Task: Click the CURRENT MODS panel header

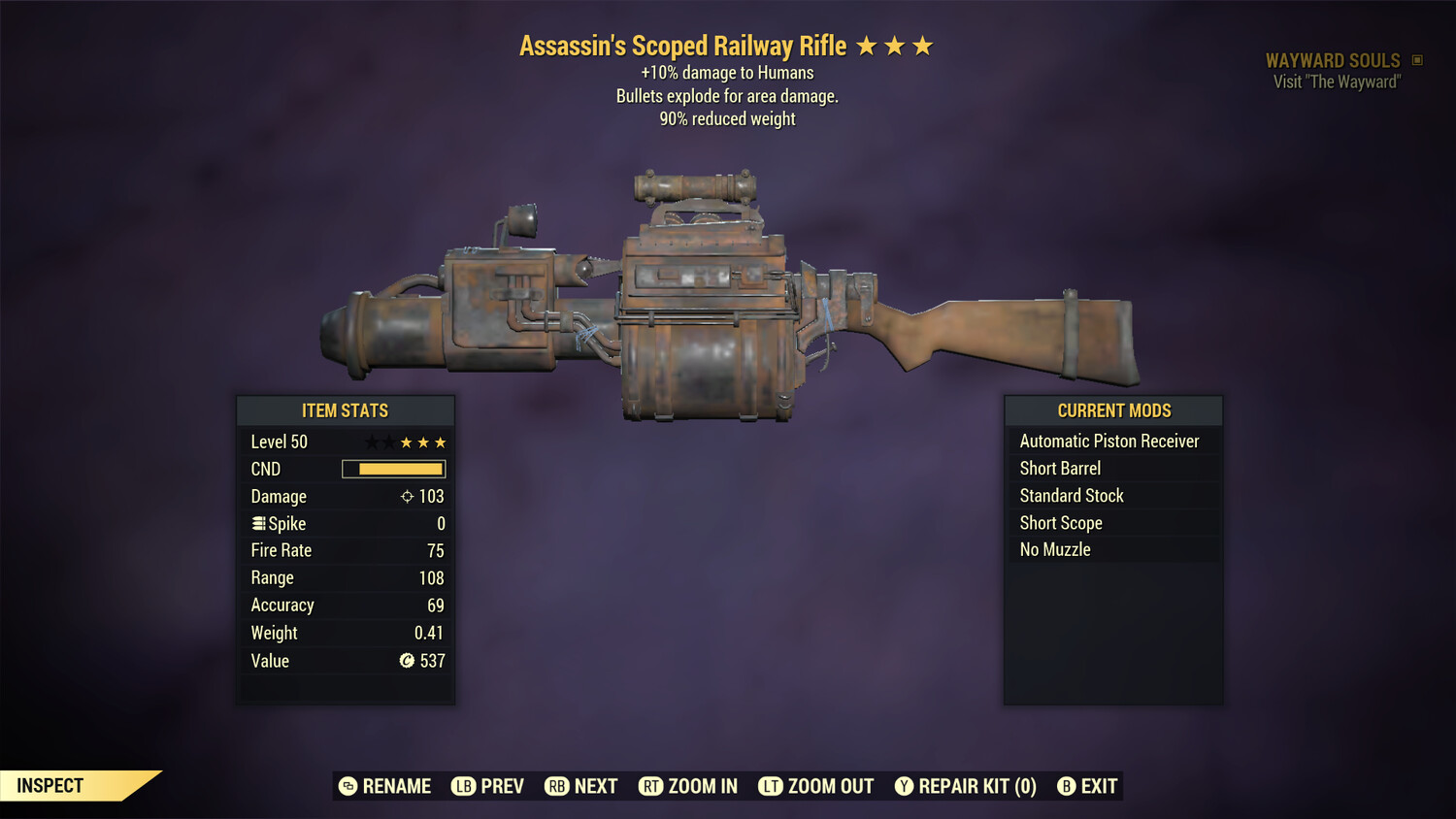Action: [1113, 410]
